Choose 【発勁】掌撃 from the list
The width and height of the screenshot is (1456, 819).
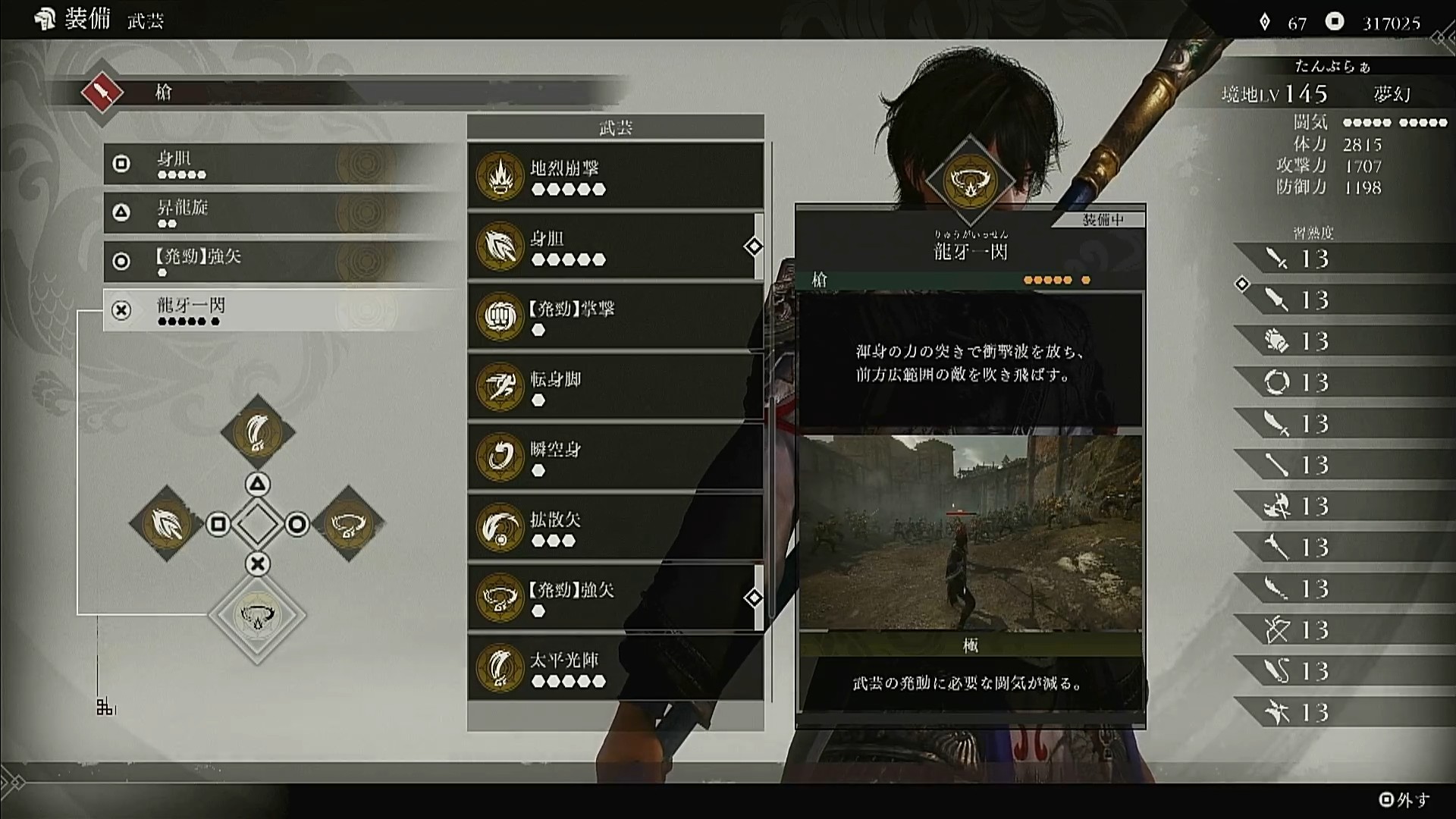click(615, 317)
